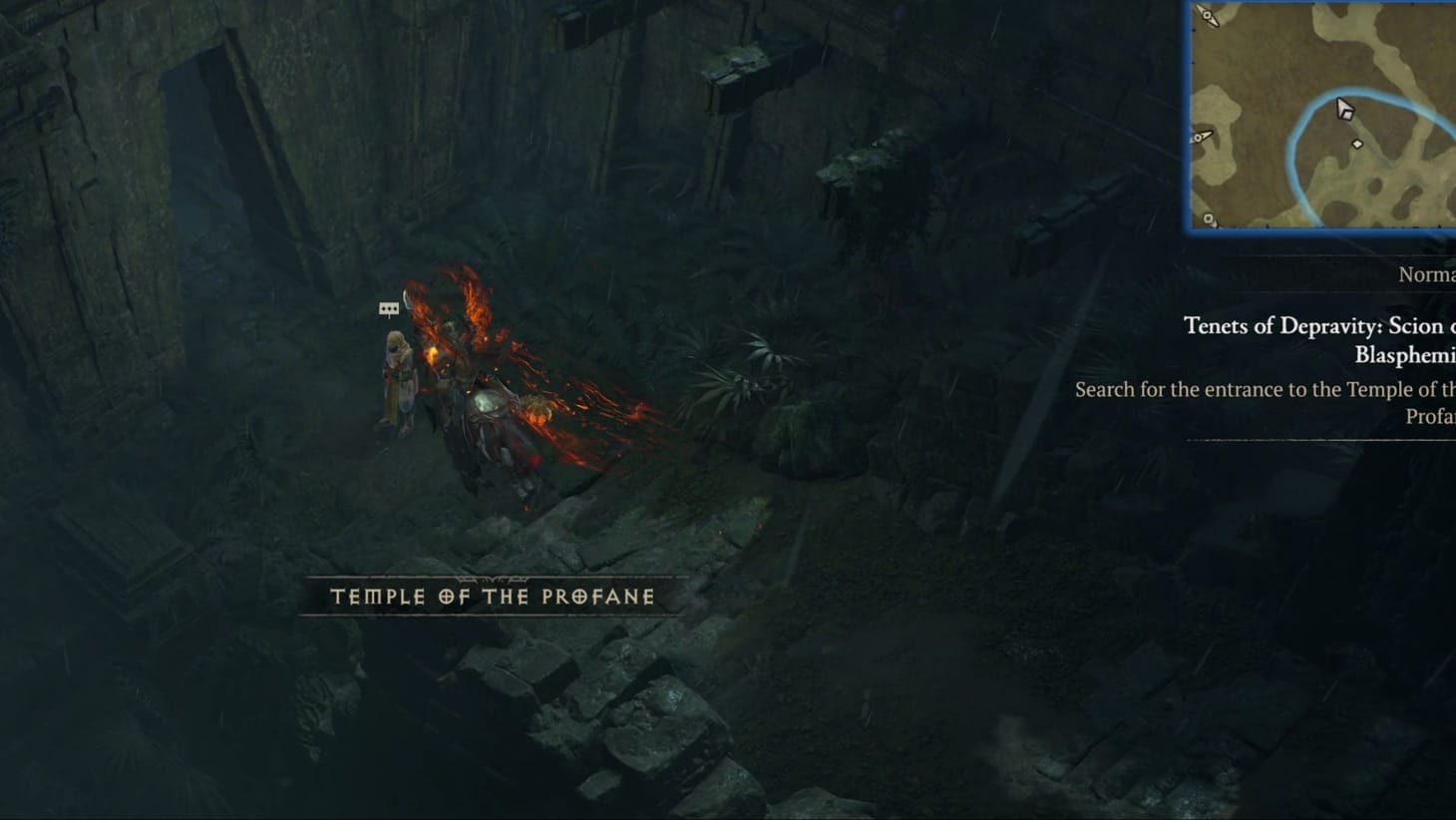Click the entrance icon in minimap's top-left corner

click(x=1206, y=17)
